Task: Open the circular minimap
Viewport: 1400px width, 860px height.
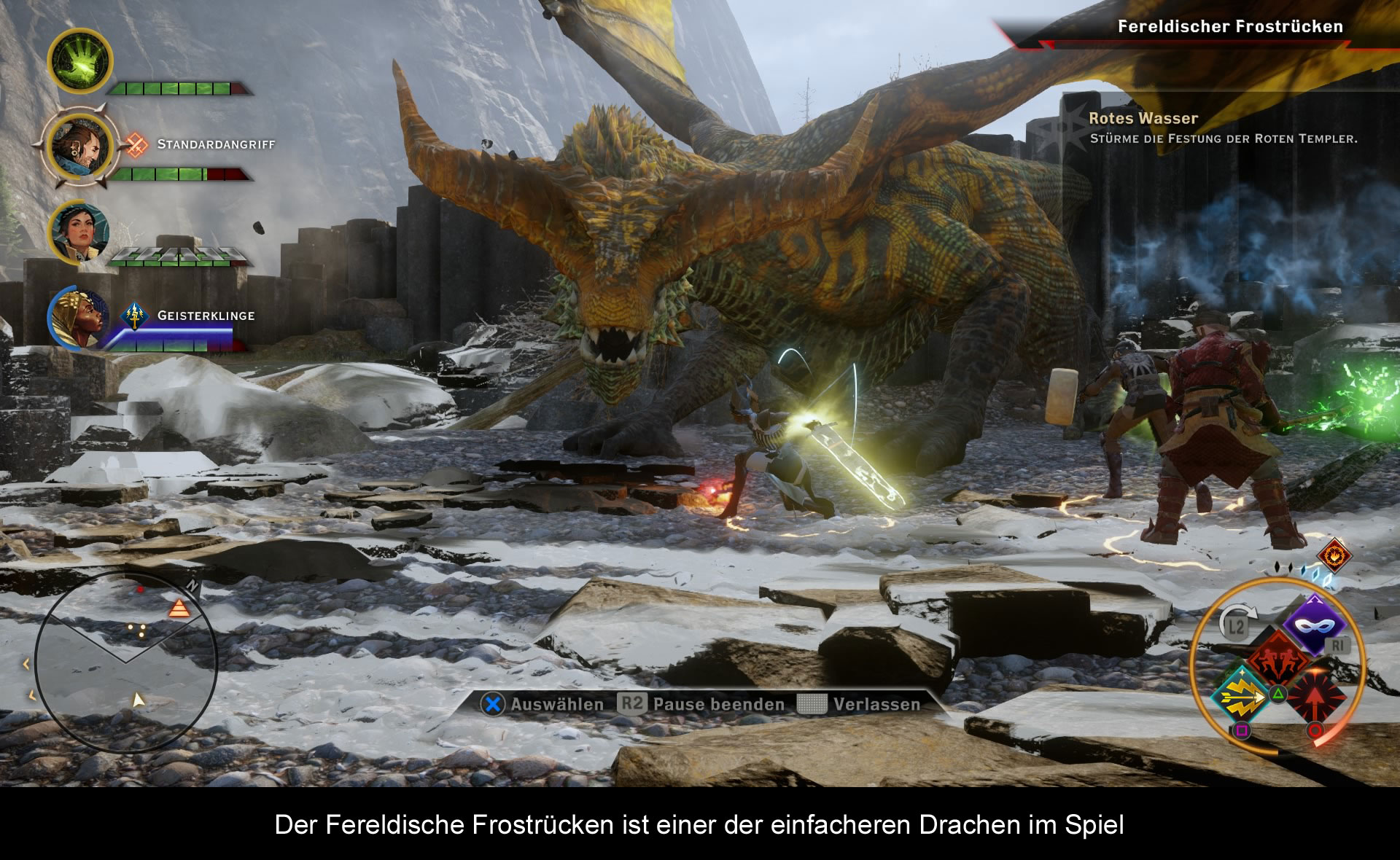Action: point(125,662)
